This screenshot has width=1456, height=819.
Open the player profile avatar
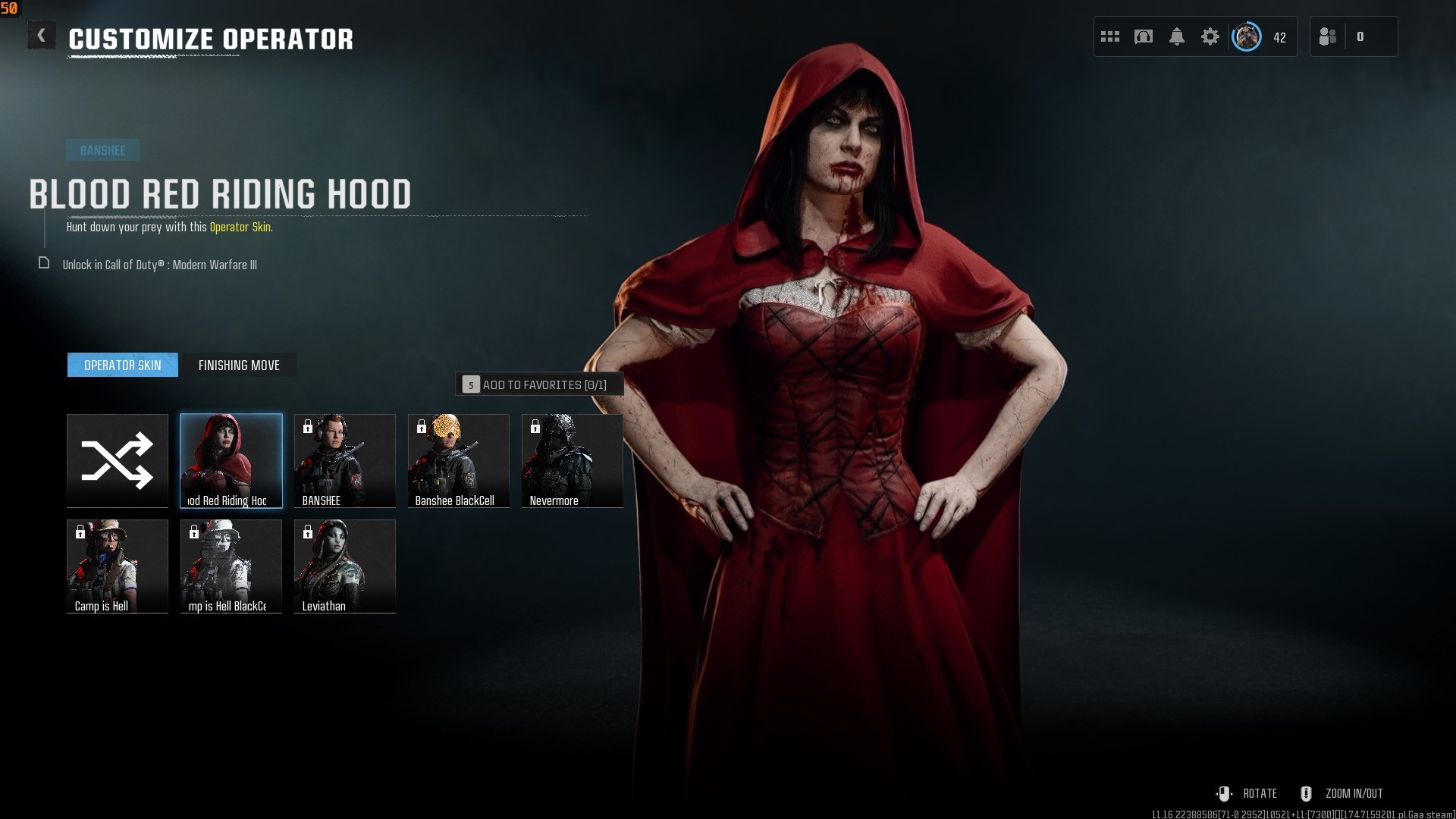tap(1246, 36)
